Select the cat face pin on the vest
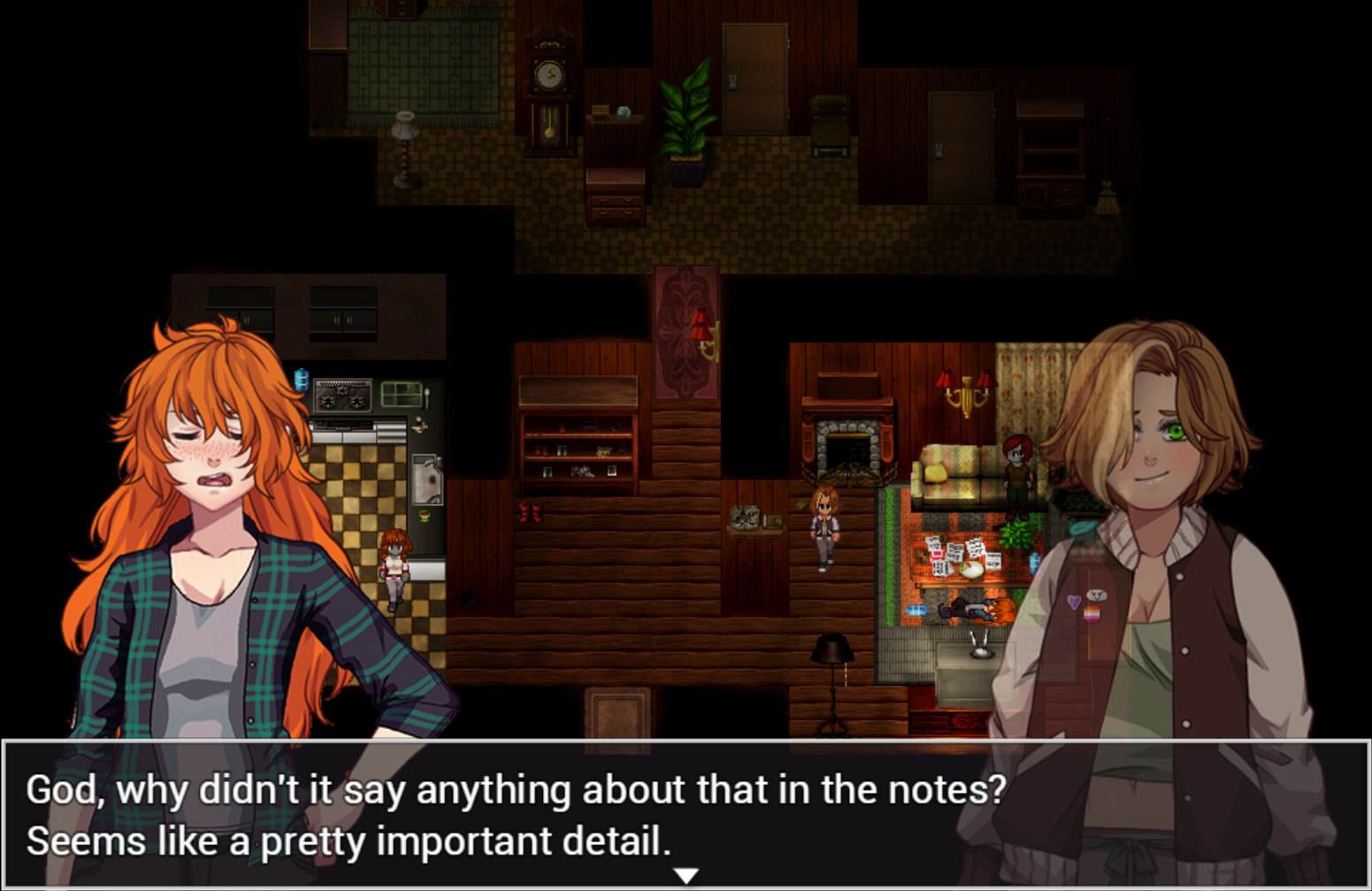 point(1098,595)
